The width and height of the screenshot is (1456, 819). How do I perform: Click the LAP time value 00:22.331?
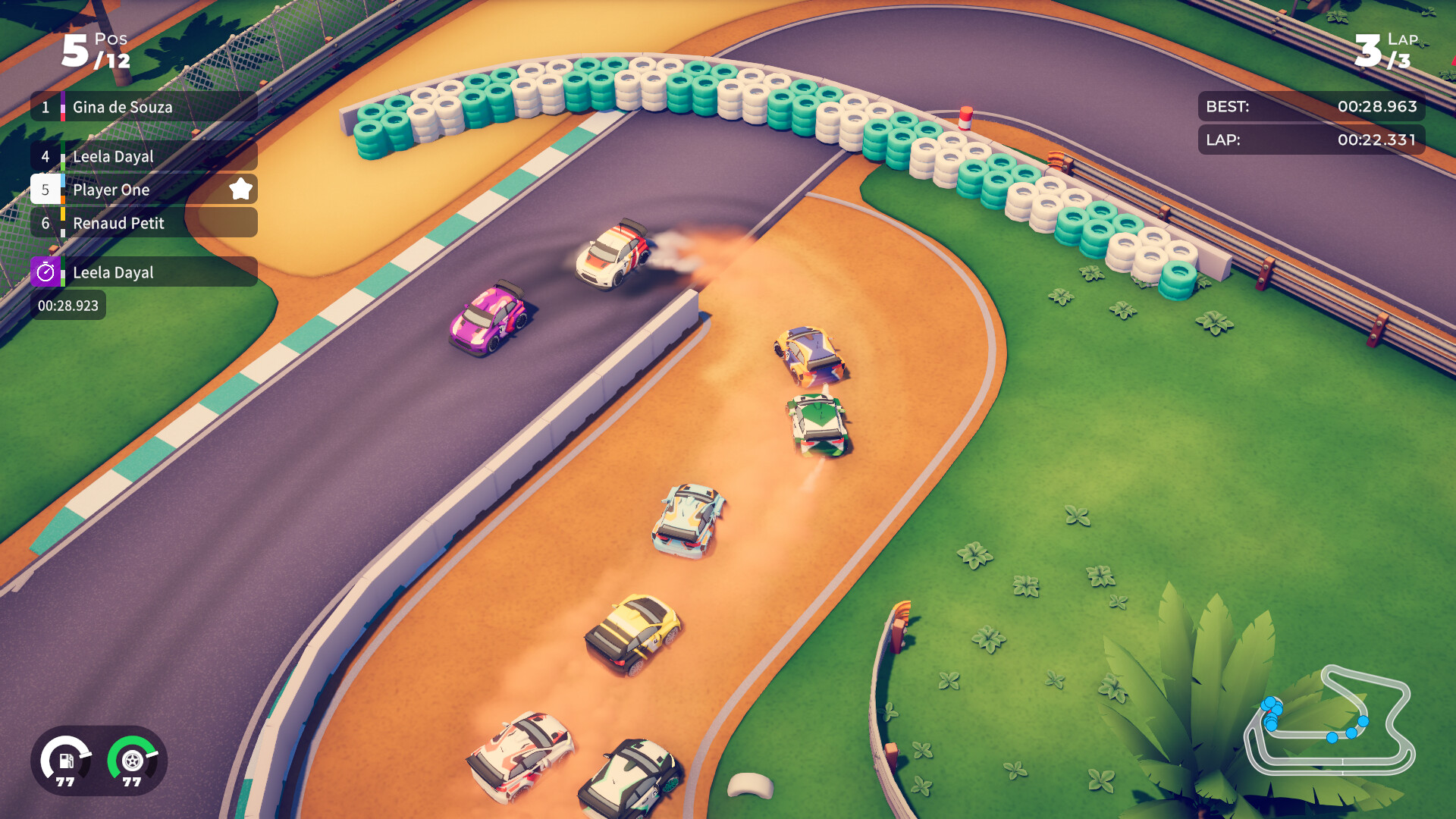click(1376, 140)
